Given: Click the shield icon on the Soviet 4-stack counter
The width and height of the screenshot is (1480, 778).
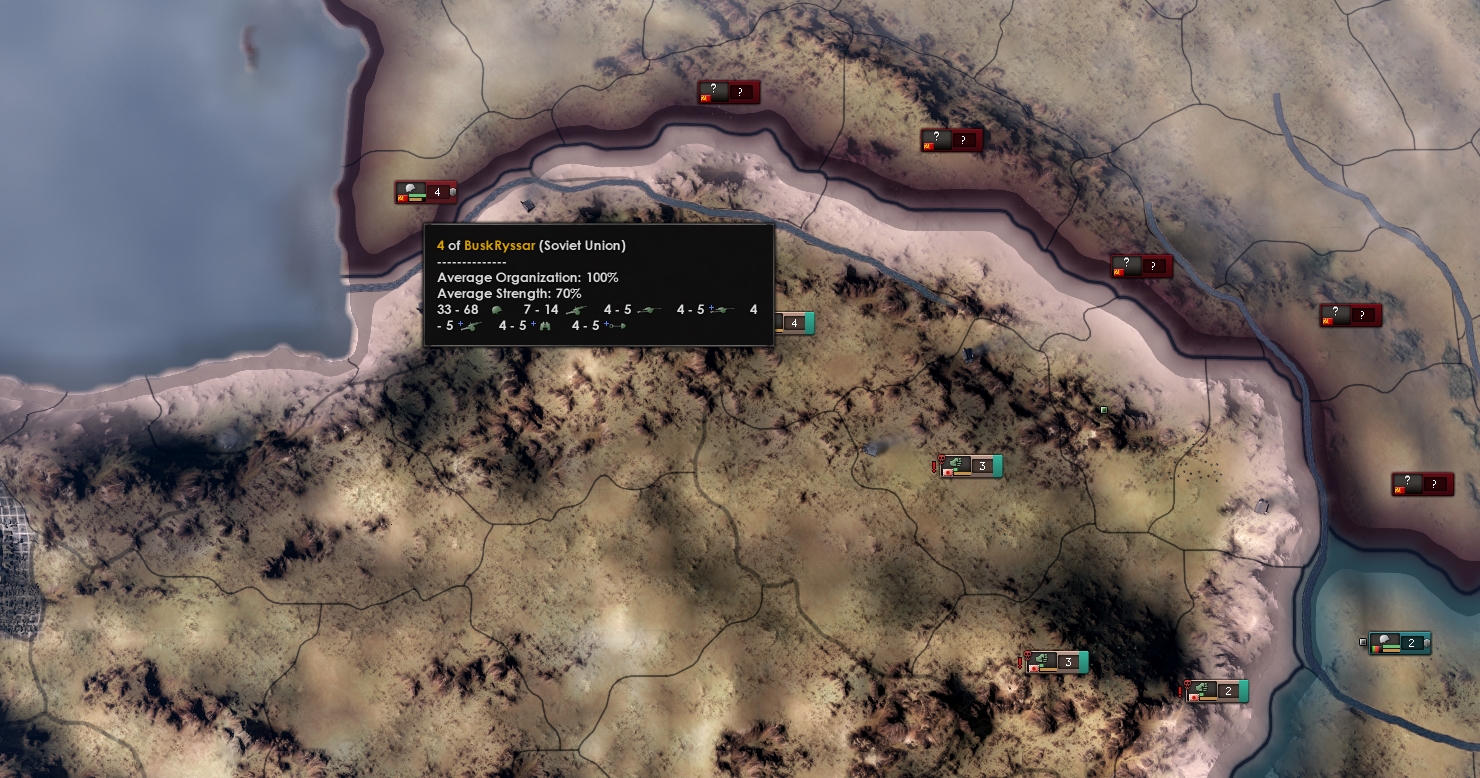Looking at the screenshot, I should [454, 192].
